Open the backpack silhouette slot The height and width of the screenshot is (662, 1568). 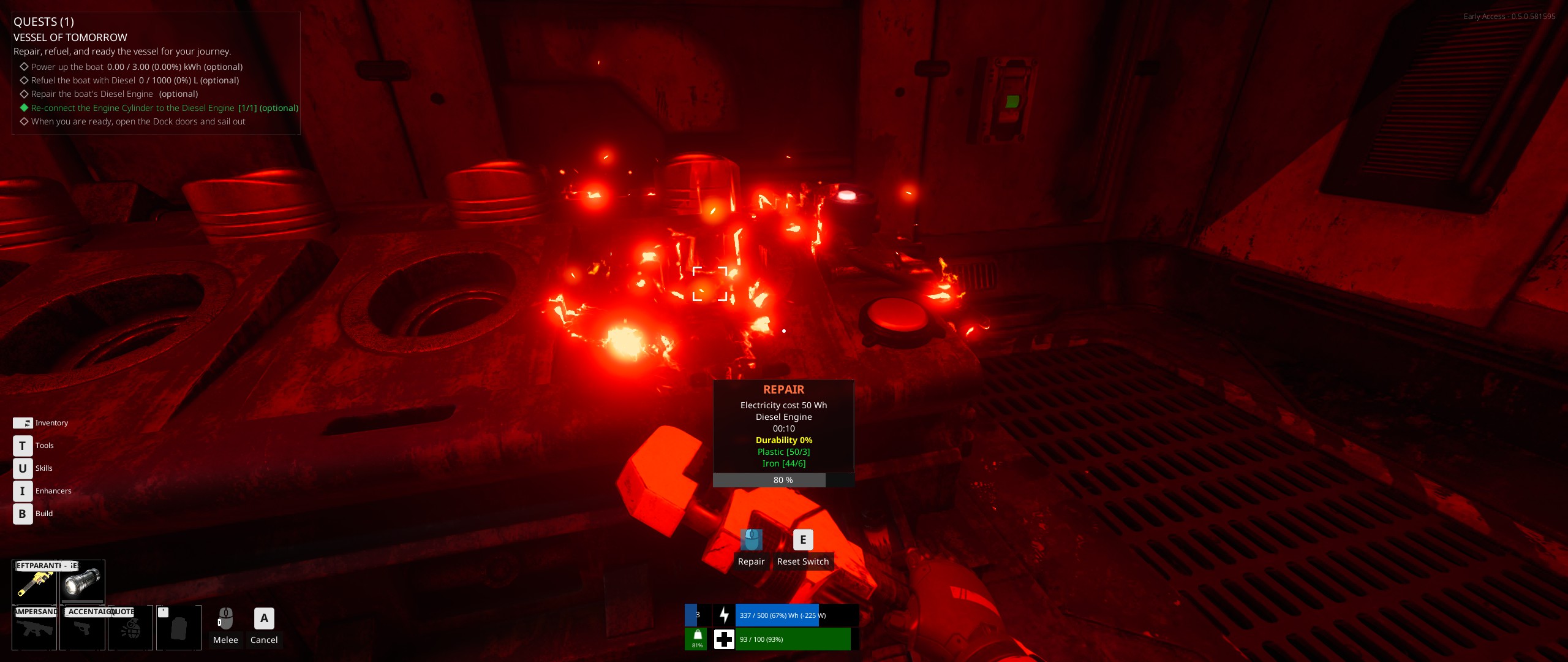tap(178, 628)
